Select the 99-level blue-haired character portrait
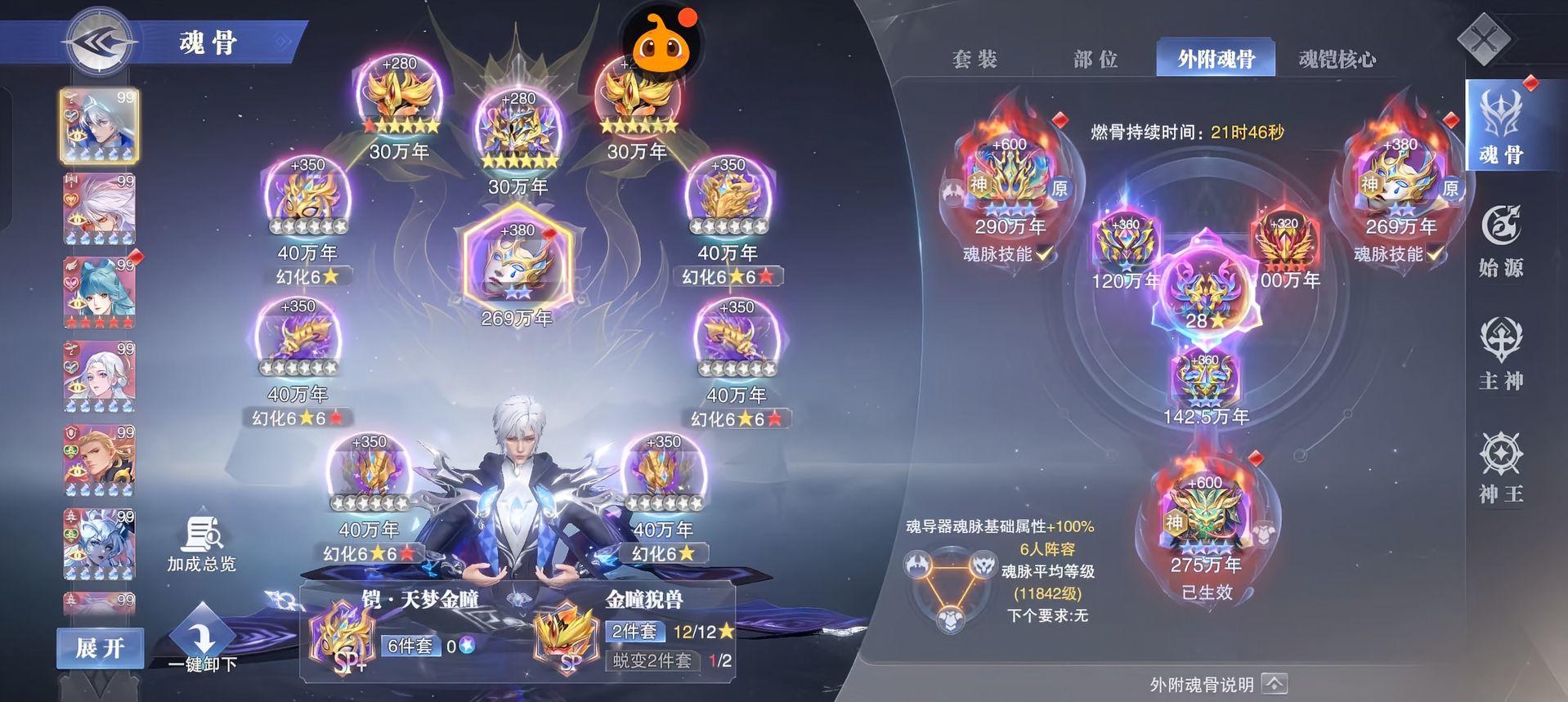 98,290
